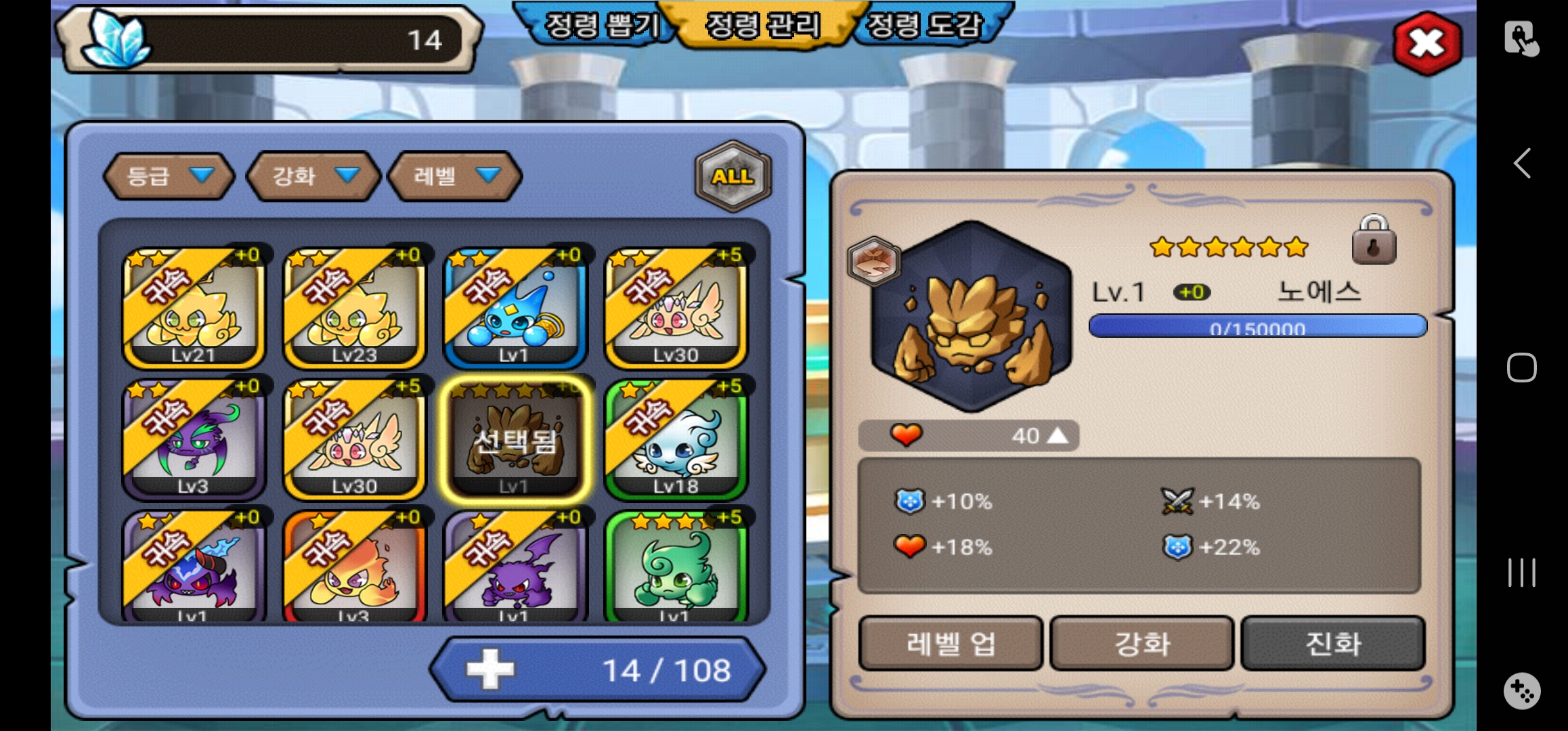Viewport: 1568px width, 731px height.
Task: Switch to the 정령 뽑기 tab
Action: pos(601,26)
